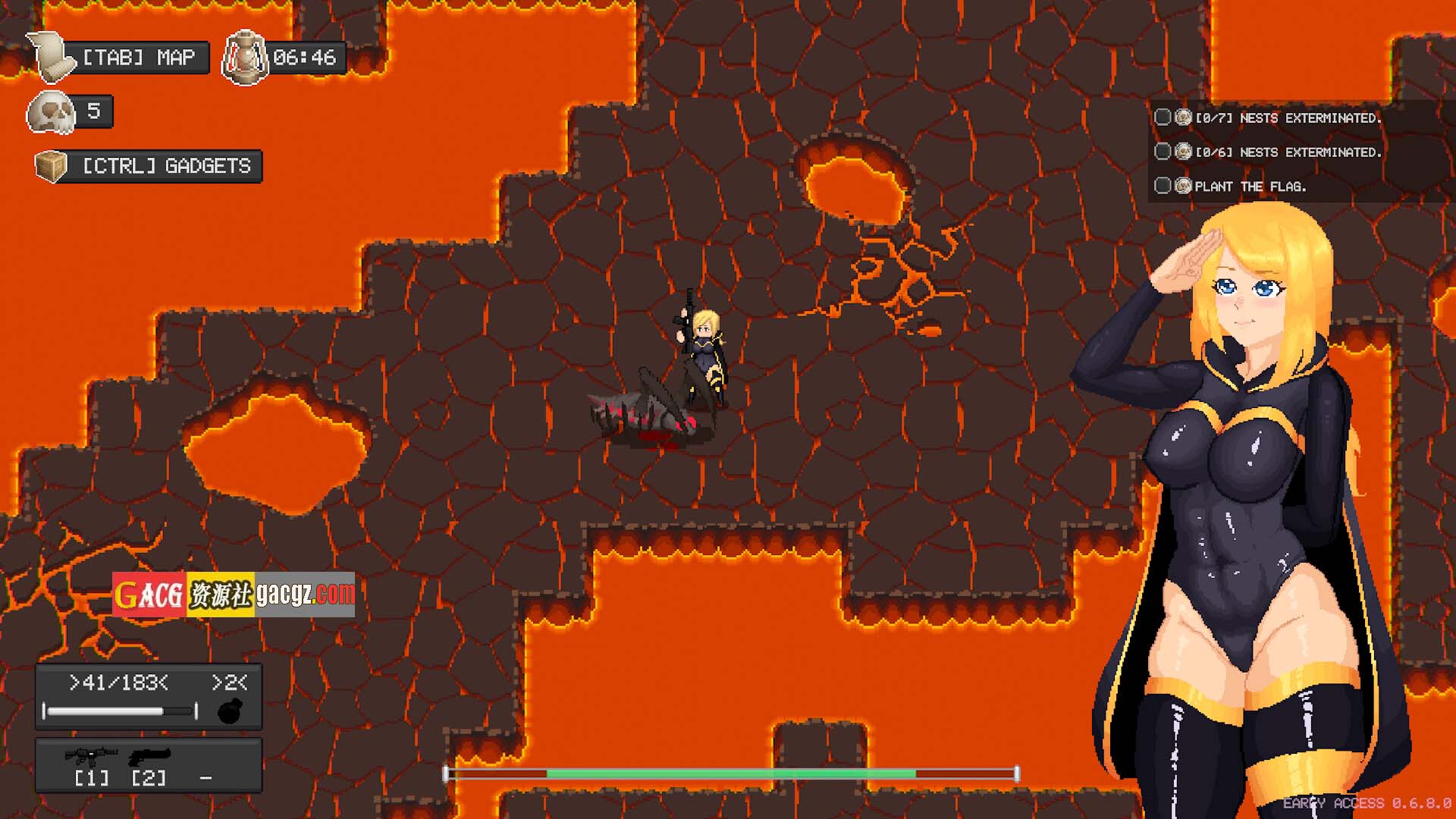
Task: Click the gacgz.com watermark banner
Action: point(234,595)
